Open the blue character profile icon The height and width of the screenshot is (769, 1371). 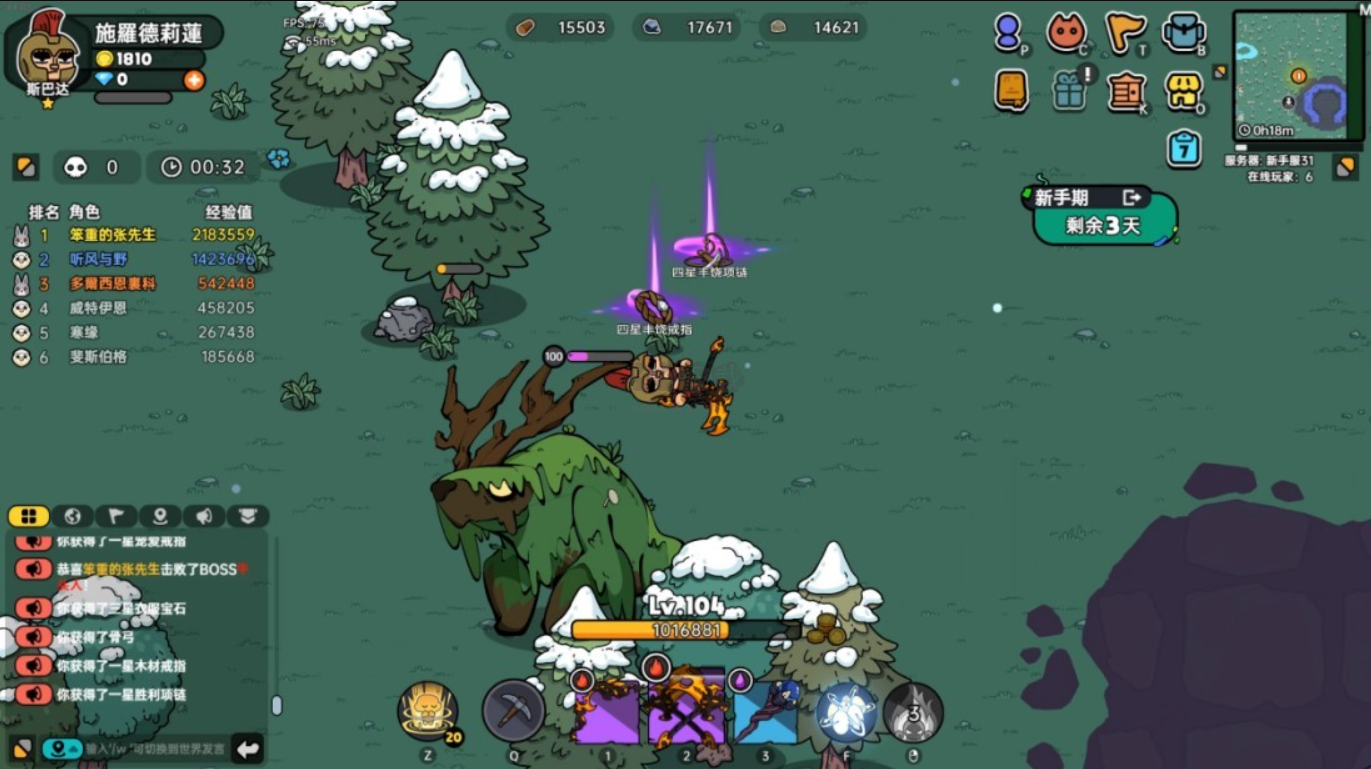tap(1007, 32)
